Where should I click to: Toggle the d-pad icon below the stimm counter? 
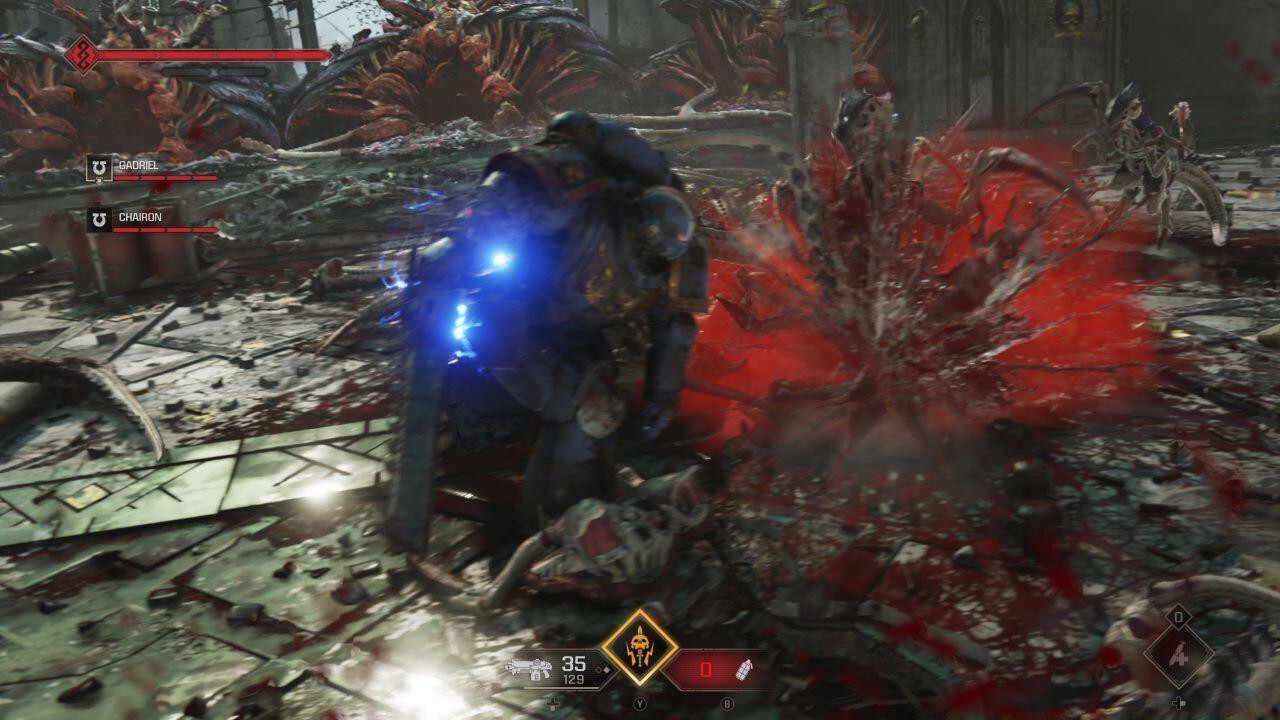[1179, 703]
